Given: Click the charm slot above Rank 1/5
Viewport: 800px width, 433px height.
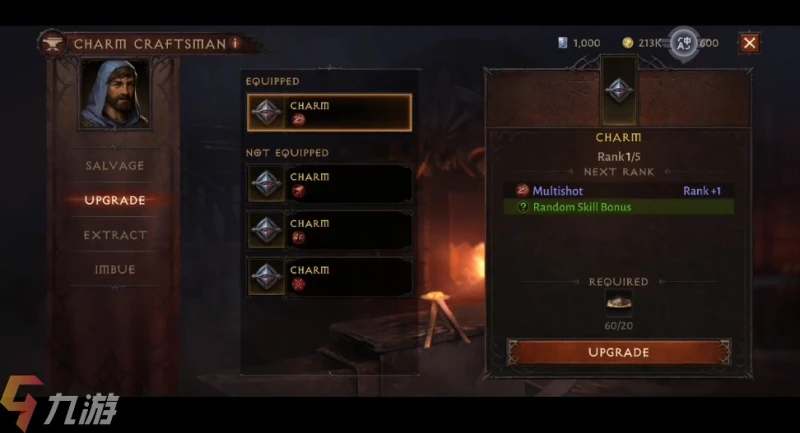Looking at the screenshot, I should [x=618, y=88].
